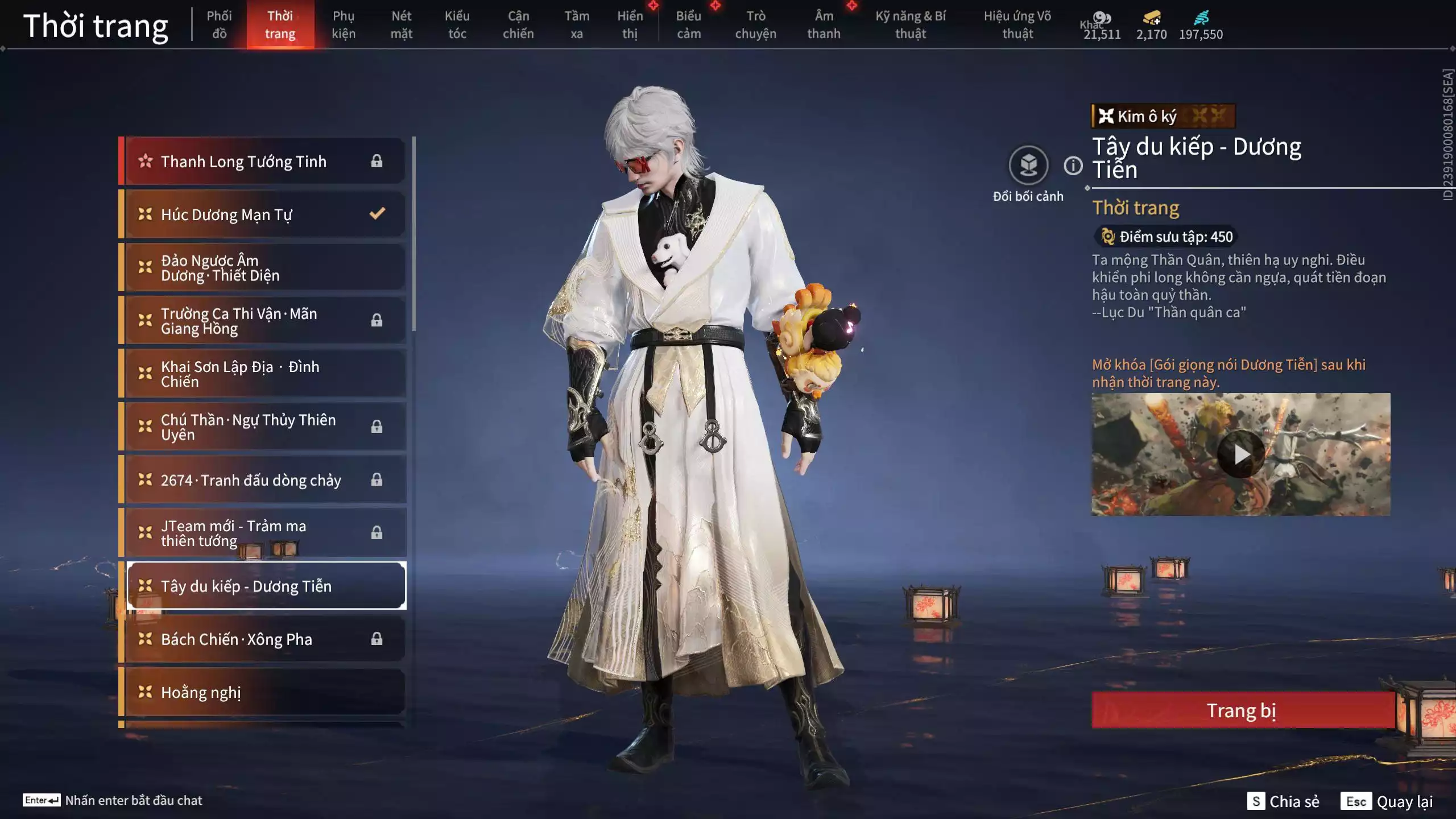Screen dimensions: 1456x819
Task: Show the Biểu cảm tab
Action: (x=688, y=24)
